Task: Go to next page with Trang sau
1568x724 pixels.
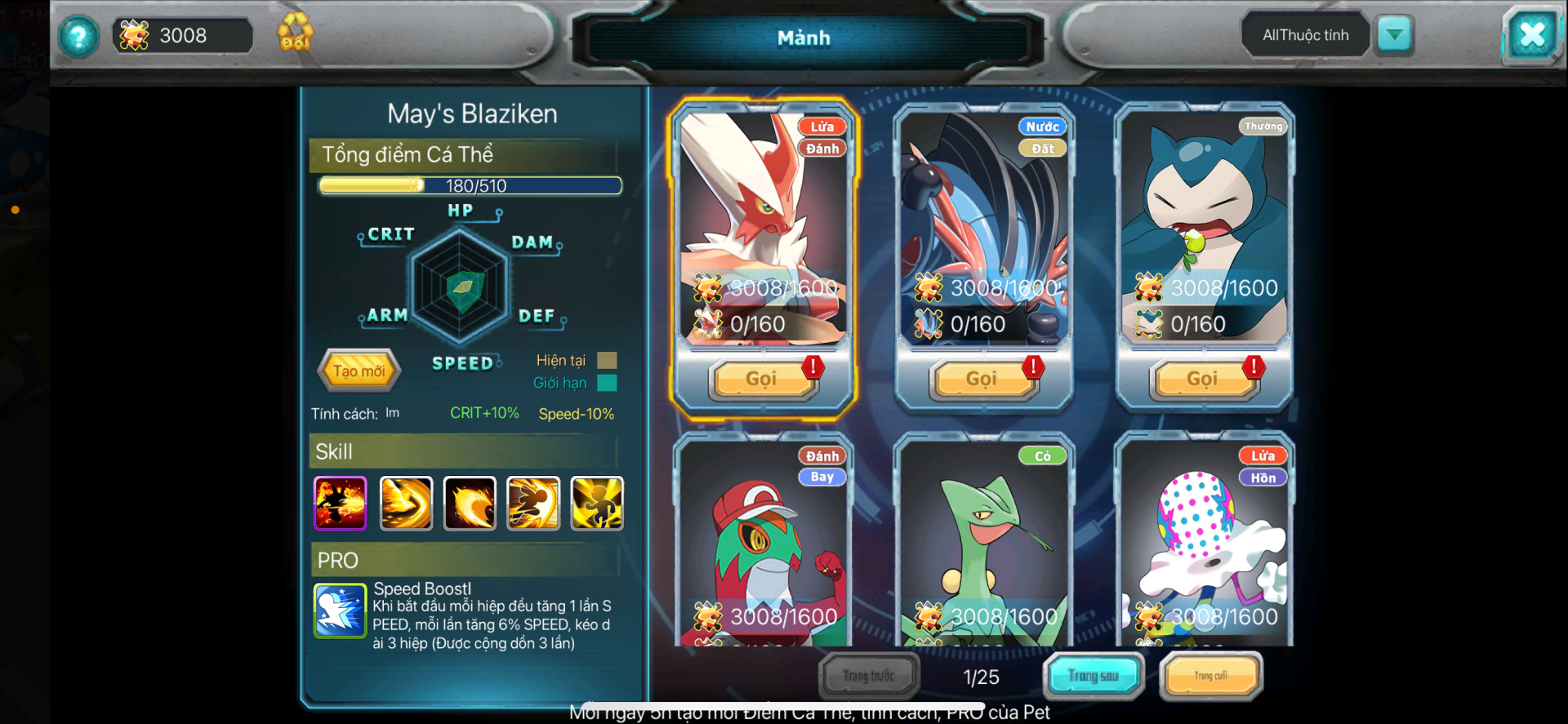Action: pyautogui.click(x=1093, y=676)
